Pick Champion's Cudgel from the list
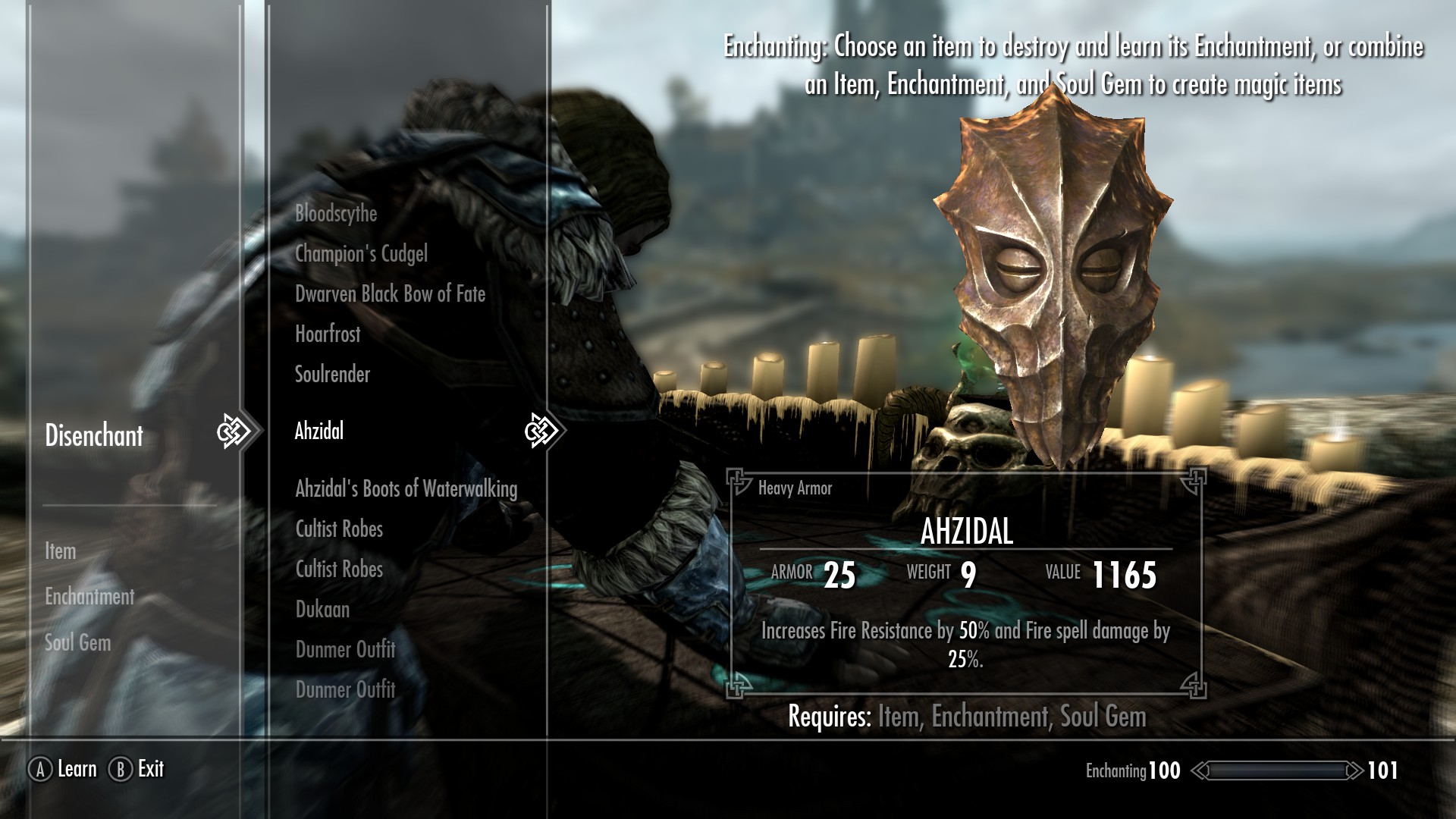The height and width of the screenshot is (819, 1456). pyautogui.click(x=361, y=254)
